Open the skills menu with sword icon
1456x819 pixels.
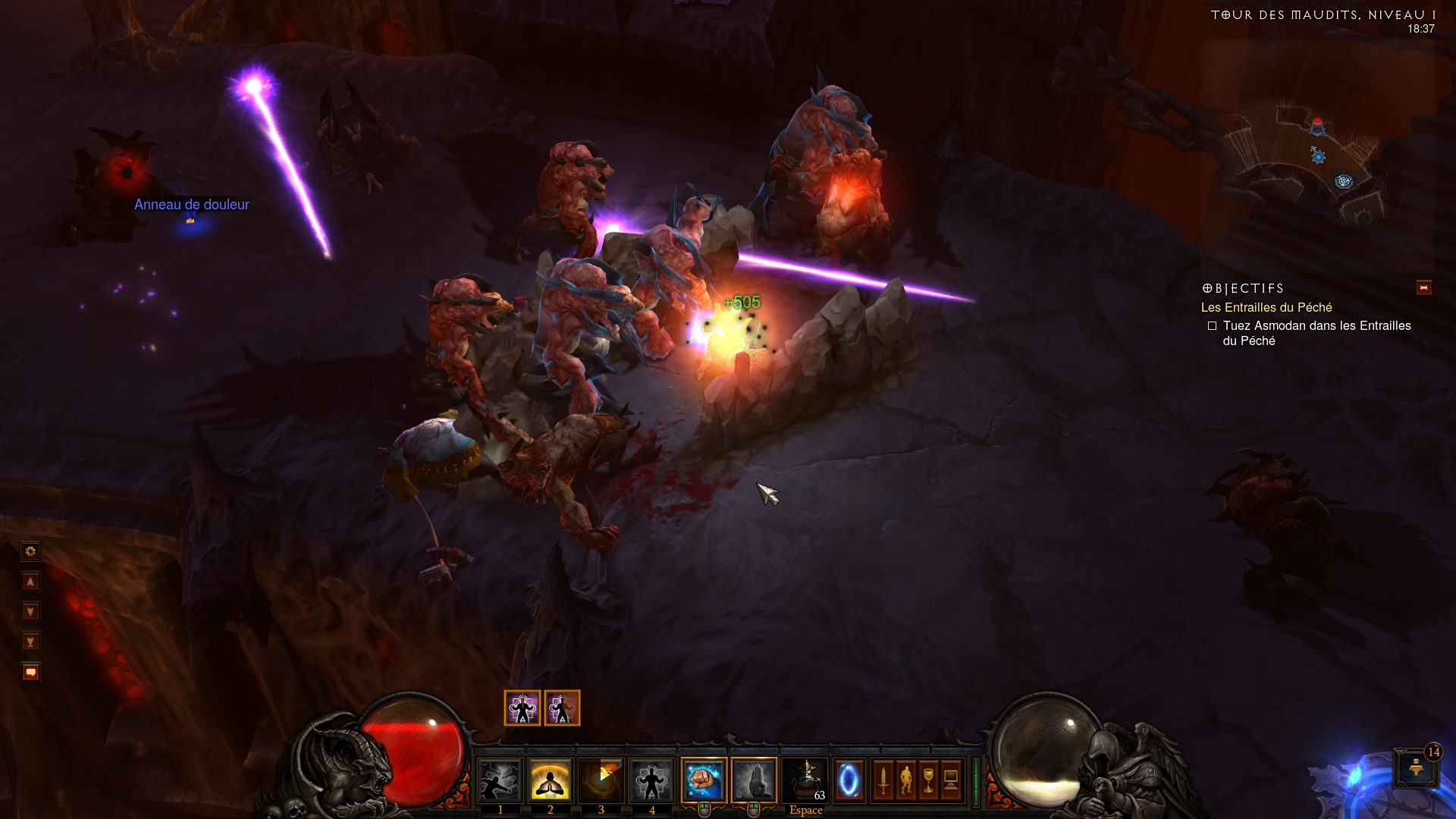pyautogui.click(x=883, y=780)
